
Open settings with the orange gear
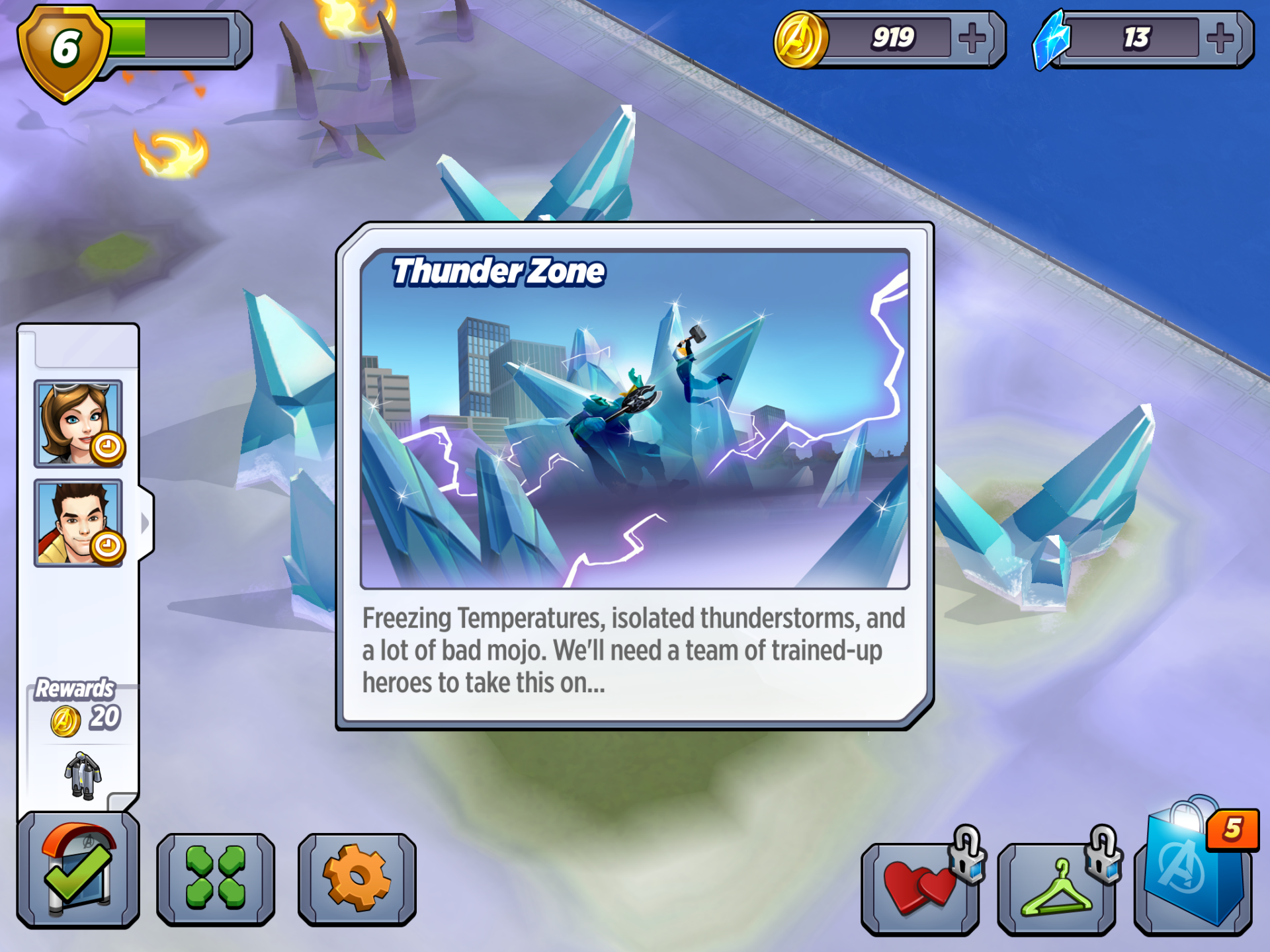[x=357, y=878]
